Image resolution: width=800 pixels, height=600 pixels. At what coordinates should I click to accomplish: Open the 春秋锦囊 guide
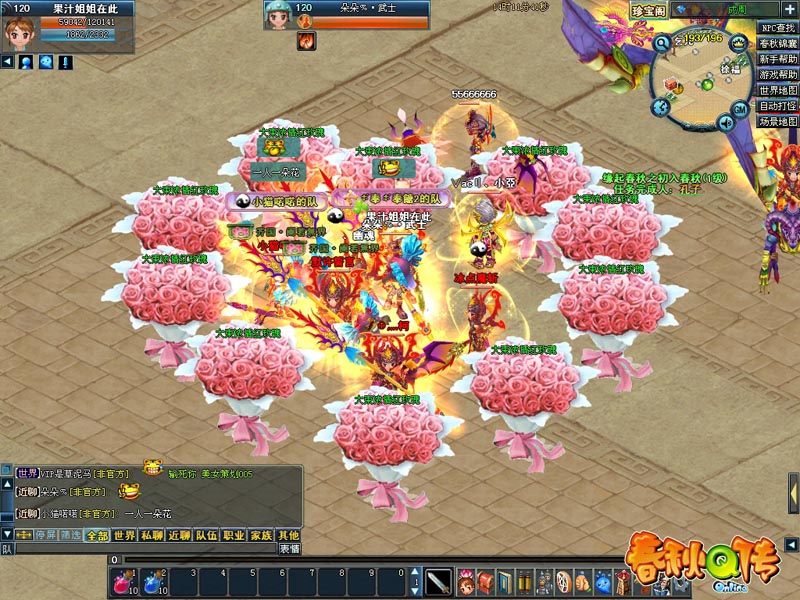click(x=778, y=44)
